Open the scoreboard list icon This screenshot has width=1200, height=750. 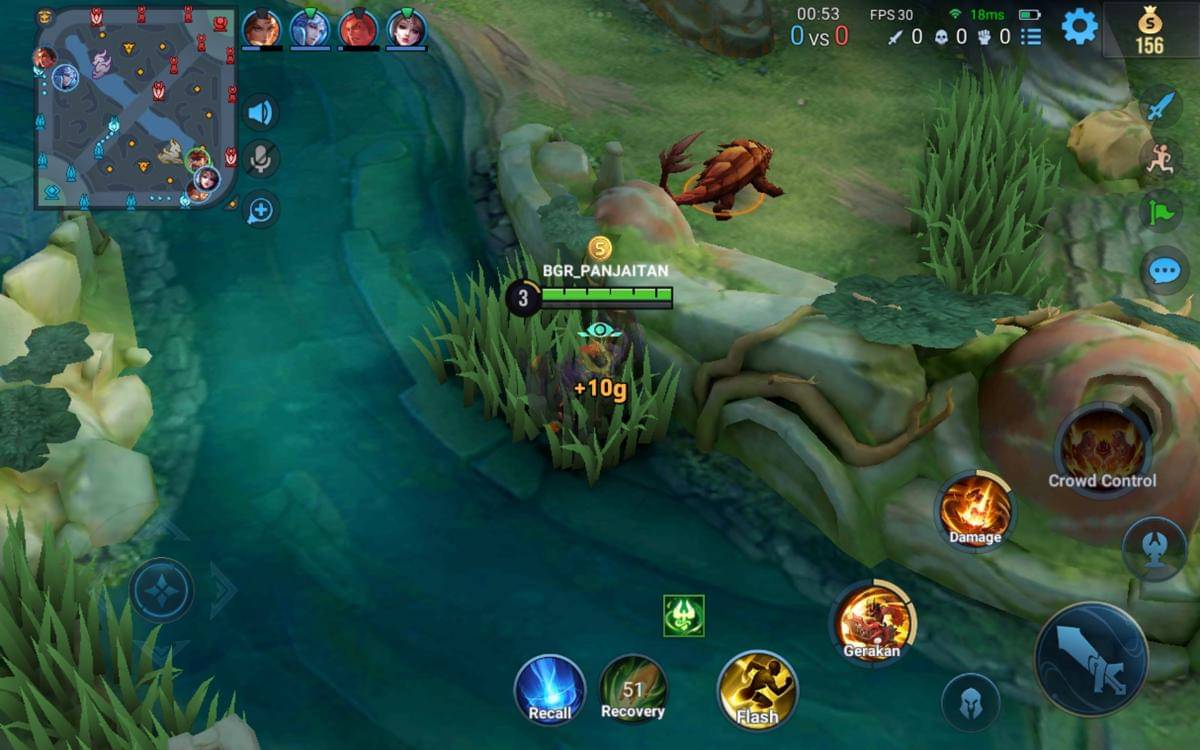(x=1030, y=37)
